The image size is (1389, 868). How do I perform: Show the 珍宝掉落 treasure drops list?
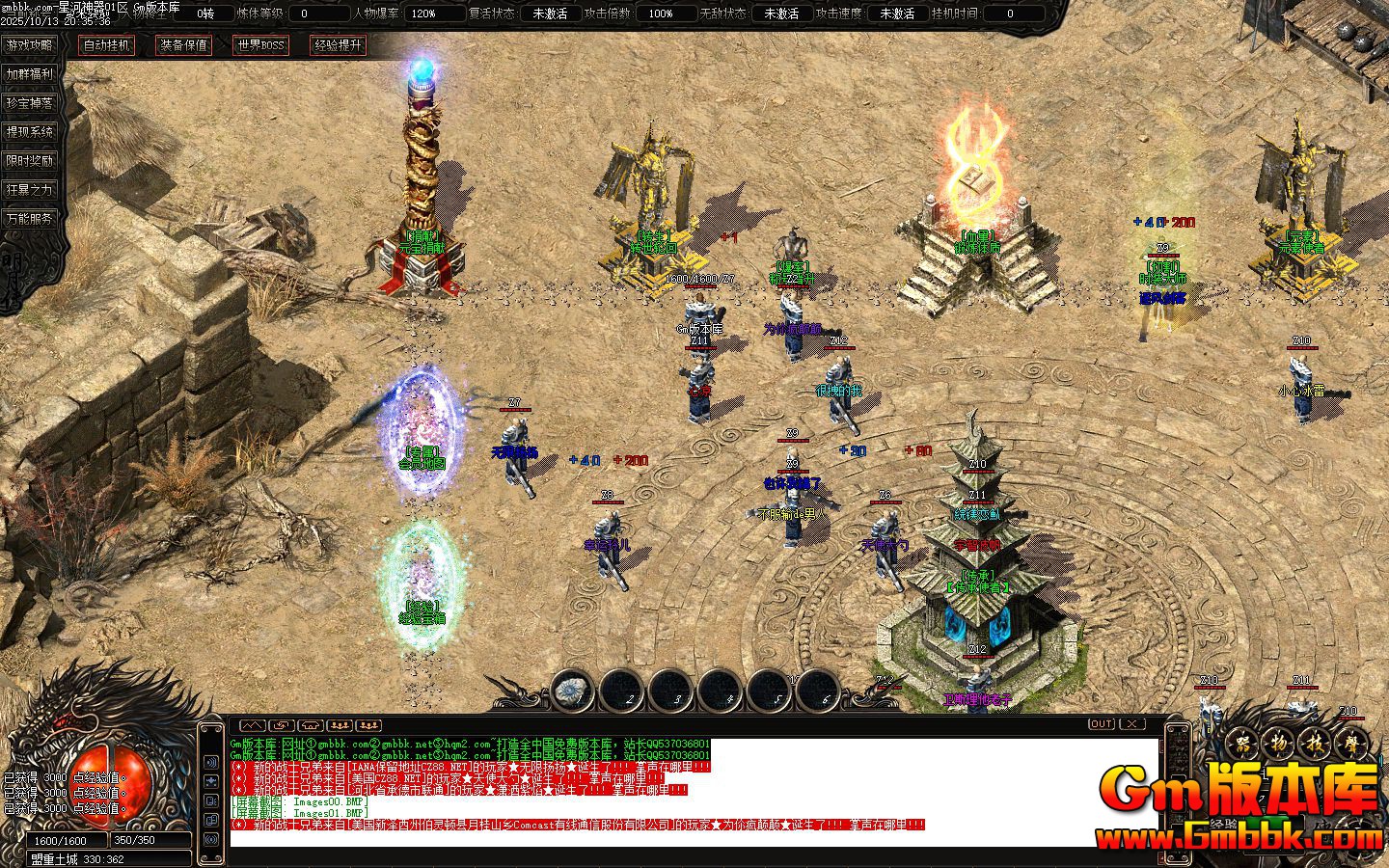pos(29,103)
